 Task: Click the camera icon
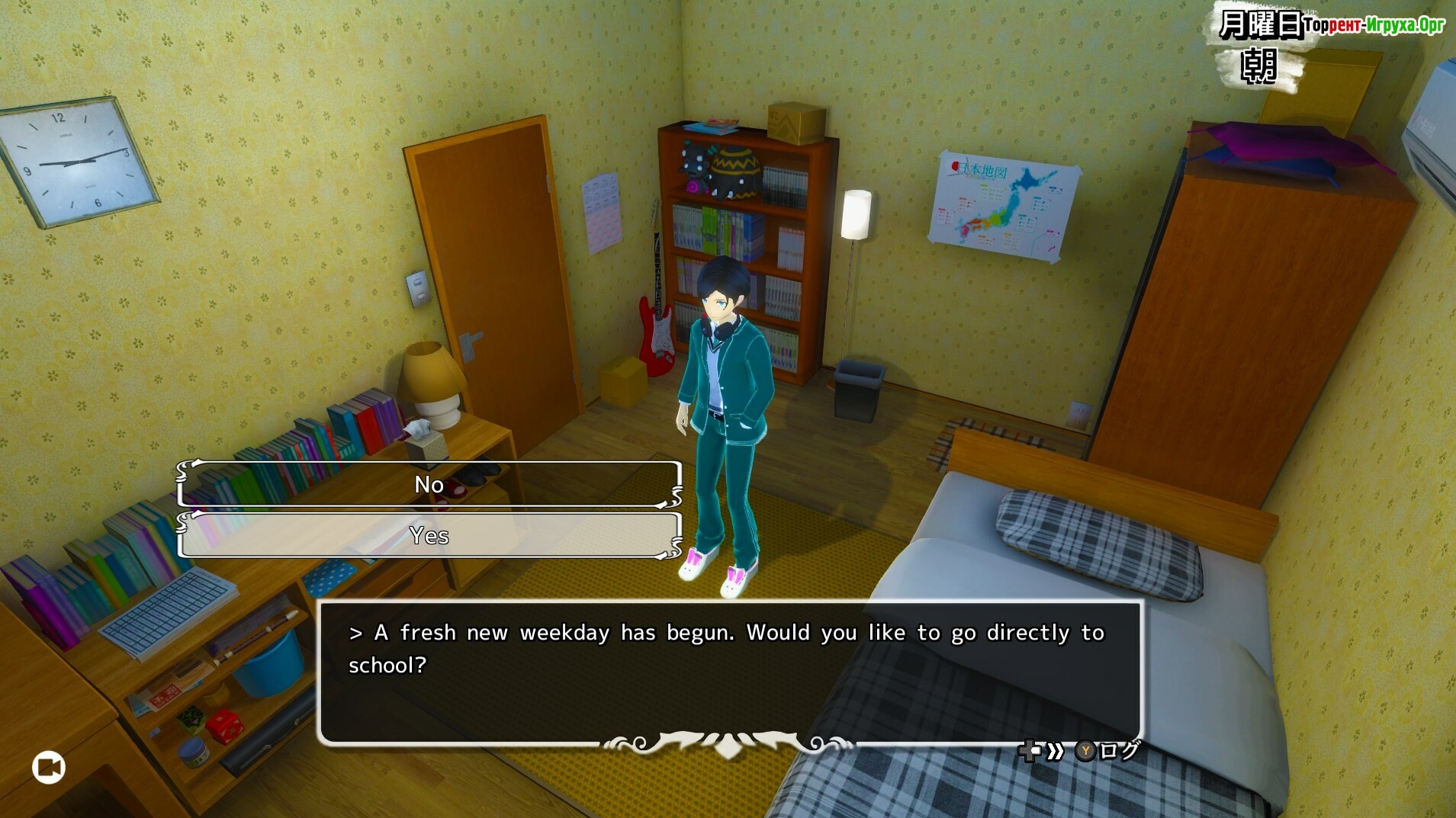tap(49, 767)
